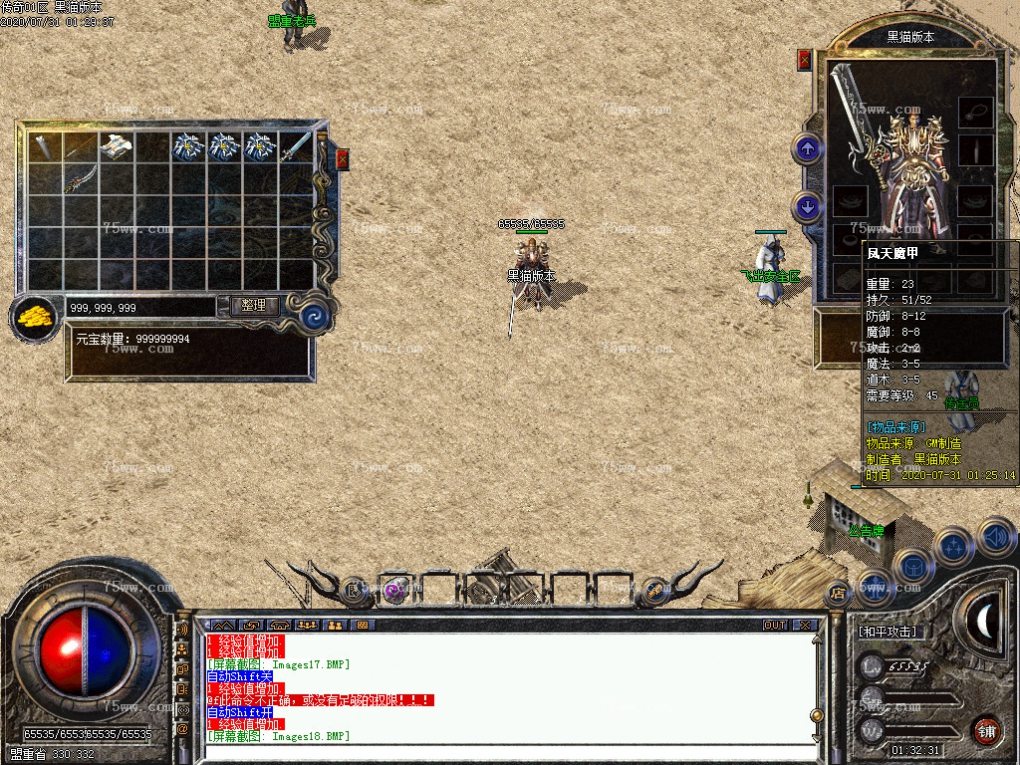1020x765 pixels.
Task: Close the chat window with its X
Action: (x=804, y=625)
